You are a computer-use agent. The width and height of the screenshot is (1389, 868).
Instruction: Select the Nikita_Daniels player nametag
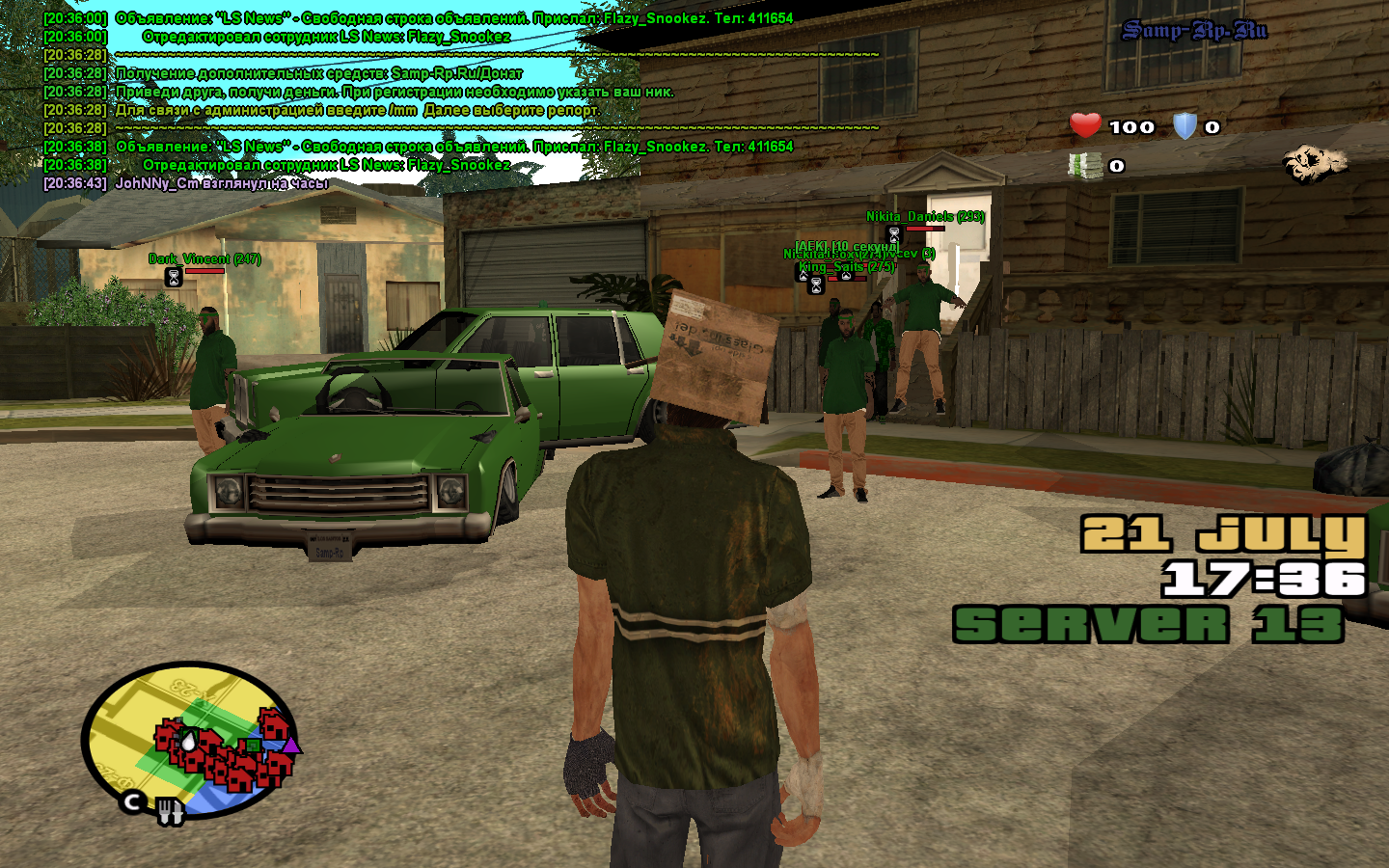click(924, 217)
